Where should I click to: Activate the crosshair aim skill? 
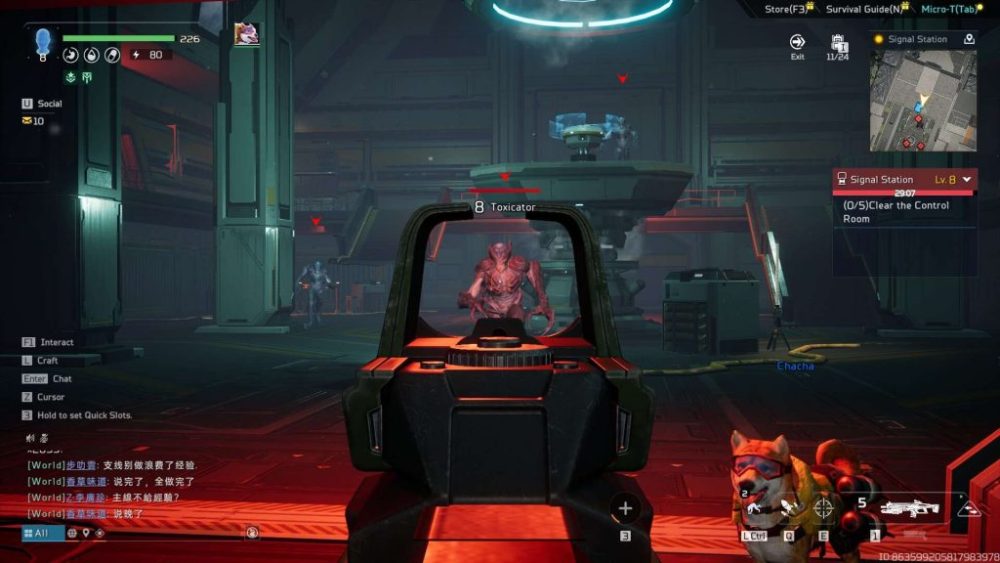[823, 508]
